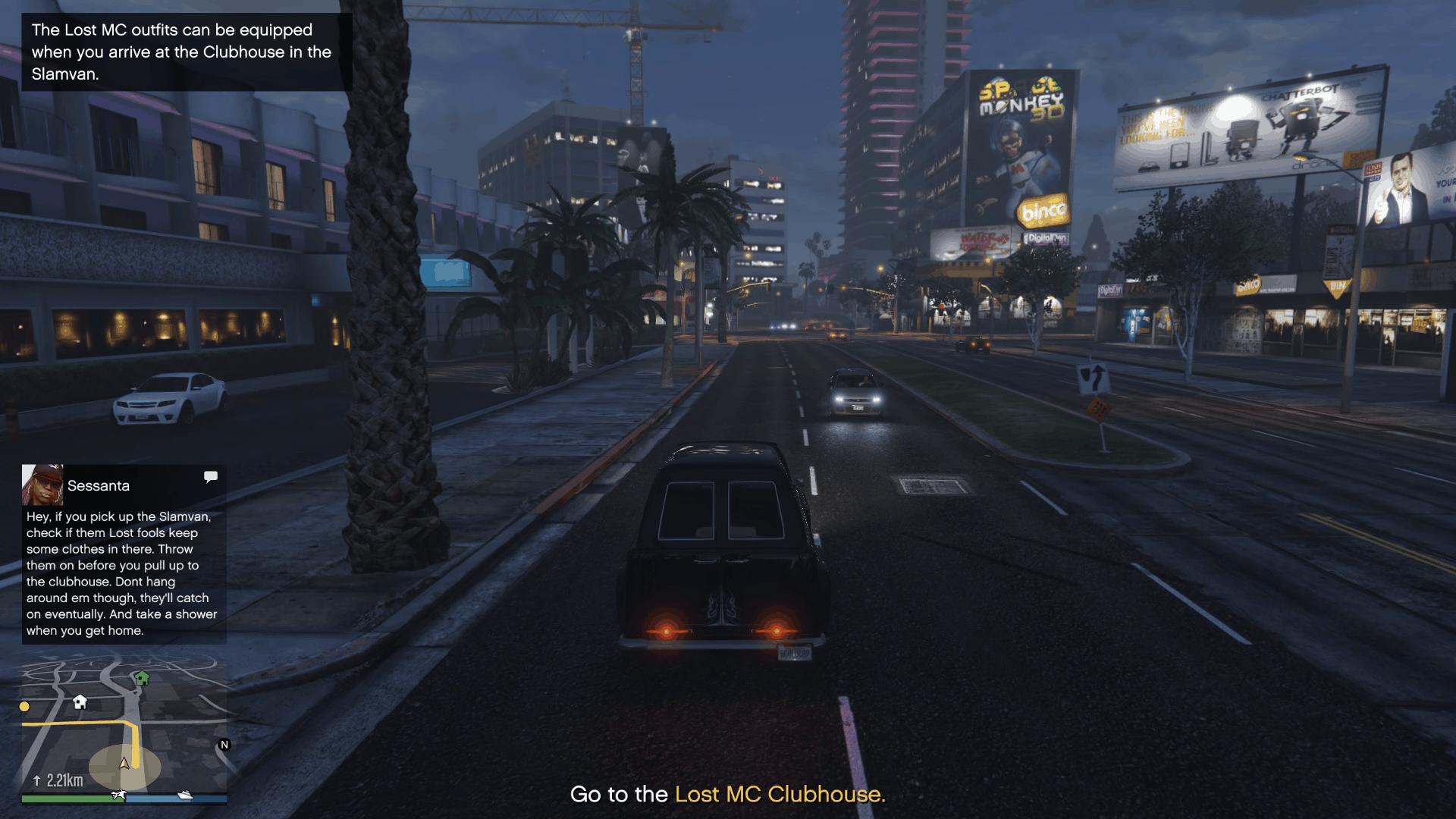Open the chat bubble icon beside Sessanta's name
Screen dimensions: 1456x819
pos(211,476)
